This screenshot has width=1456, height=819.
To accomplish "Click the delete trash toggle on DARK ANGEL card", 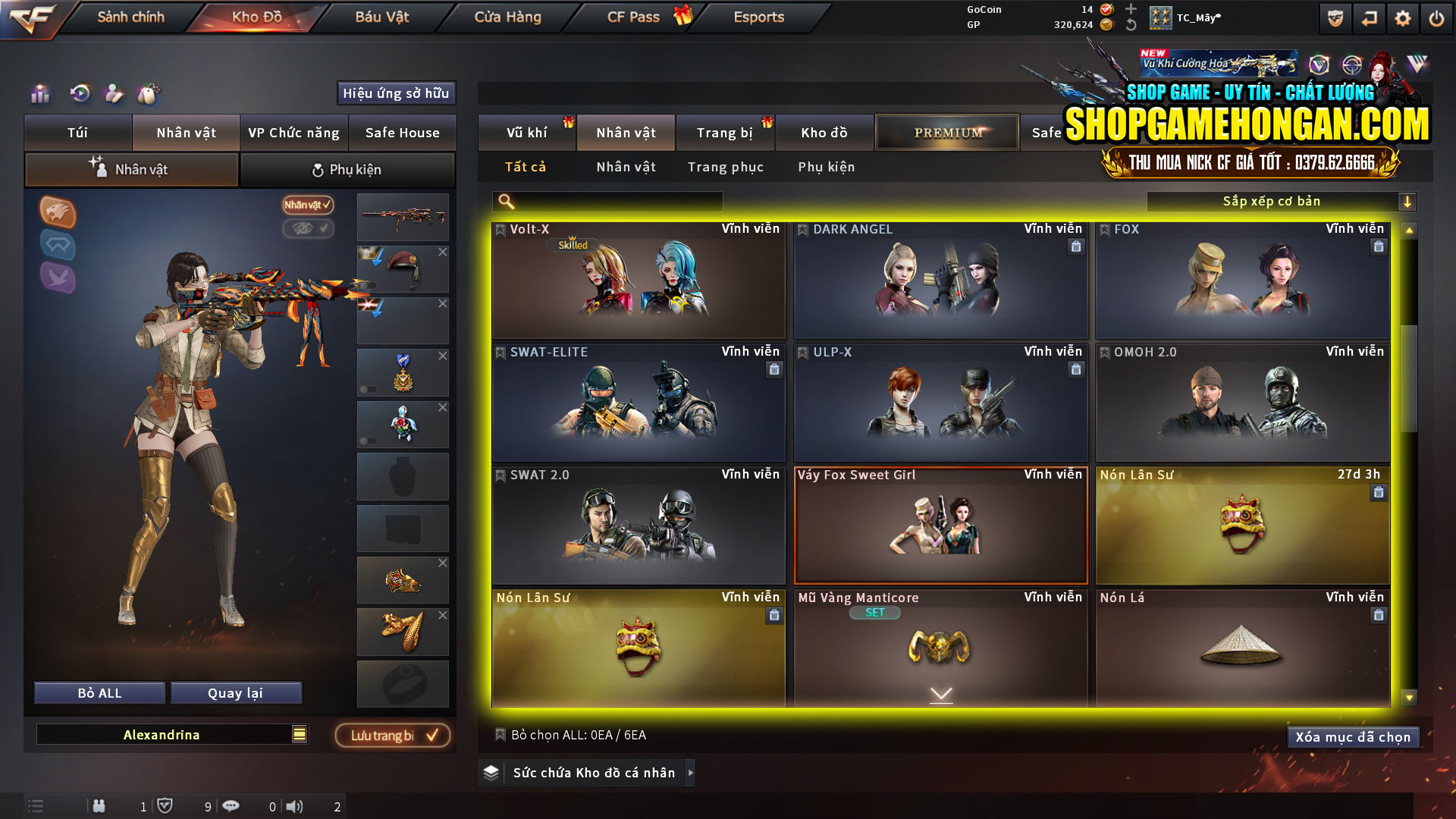I will [1076, 246].
